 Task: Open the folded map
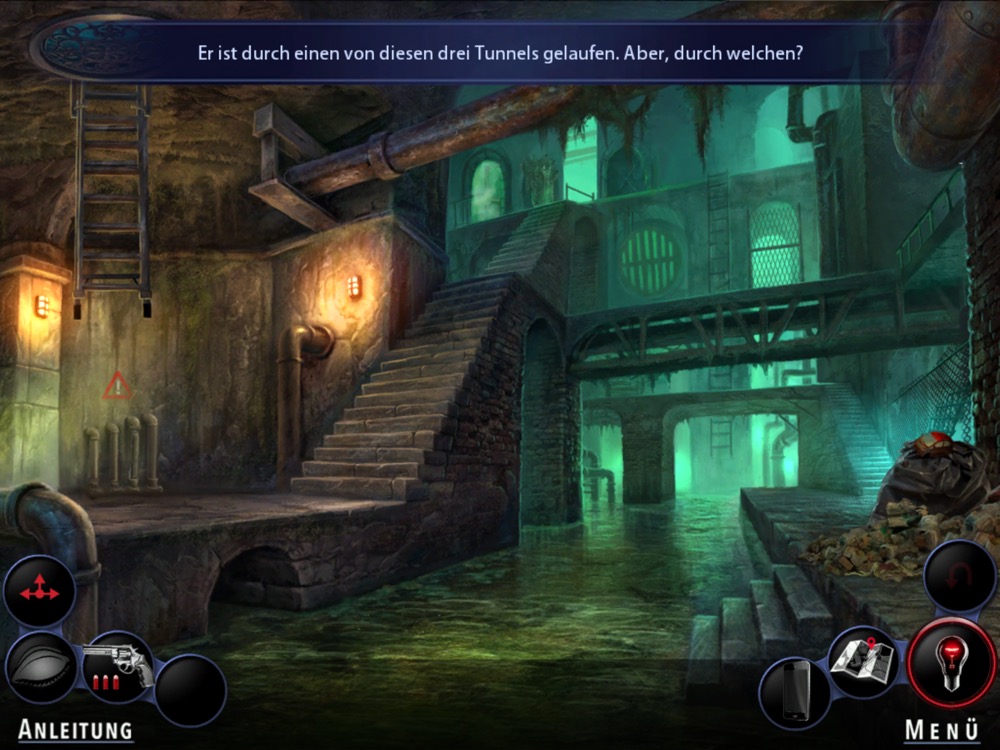[x=862, y=660]
